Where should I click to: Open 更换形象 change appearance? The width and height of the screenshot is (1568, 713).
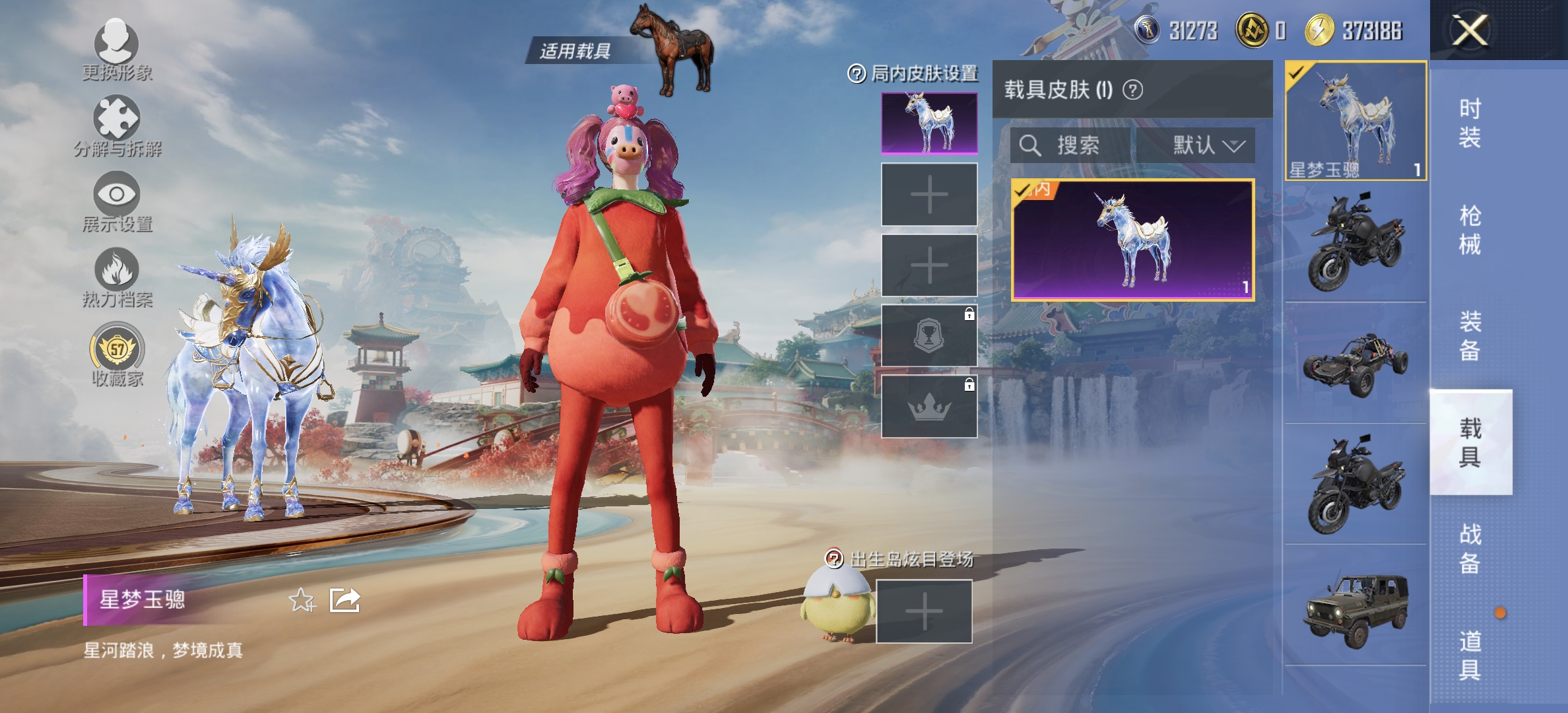(x=117, y=50)
